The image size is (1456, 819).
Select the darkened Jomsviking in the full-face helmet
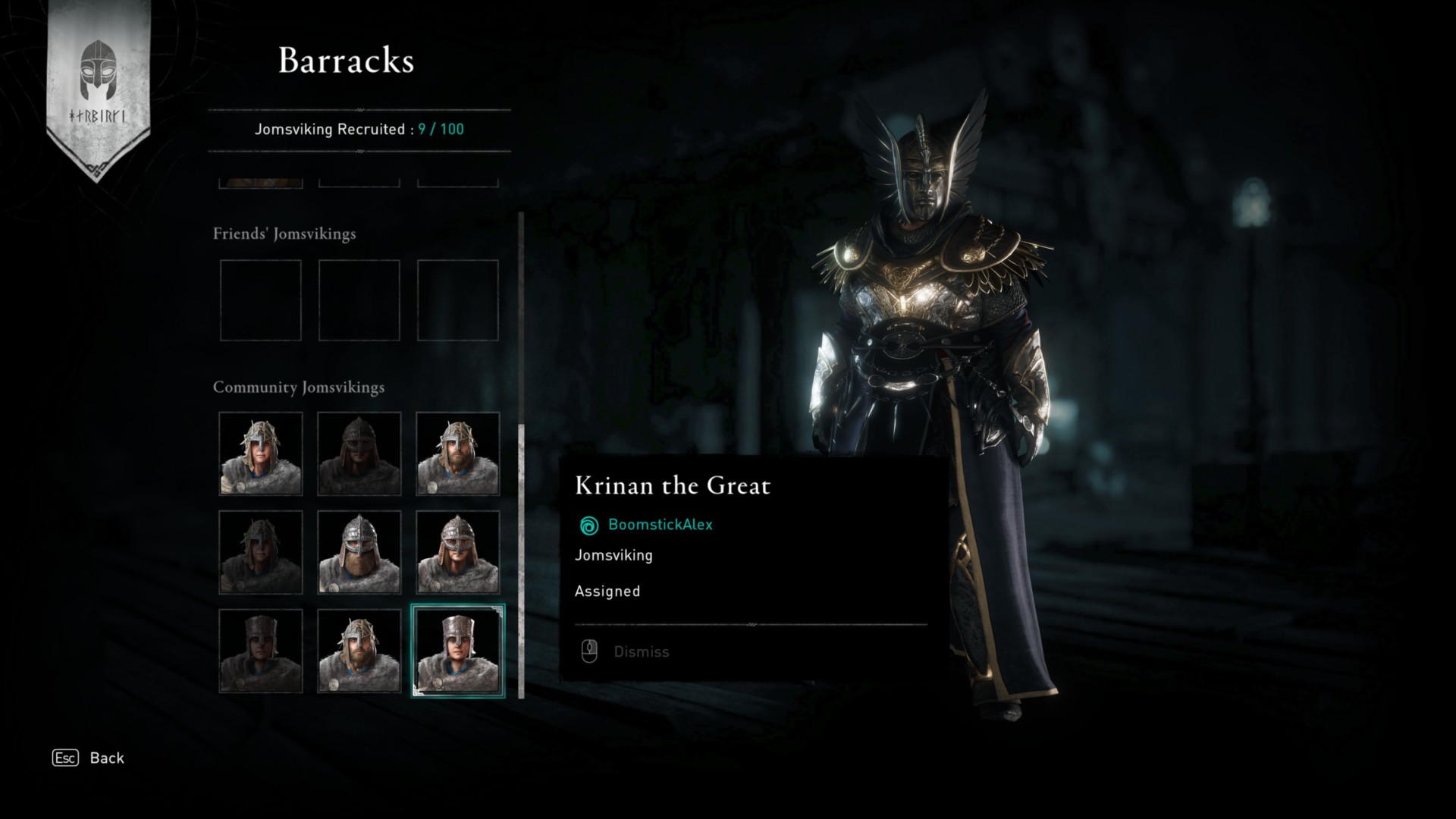tap(359, 453)
